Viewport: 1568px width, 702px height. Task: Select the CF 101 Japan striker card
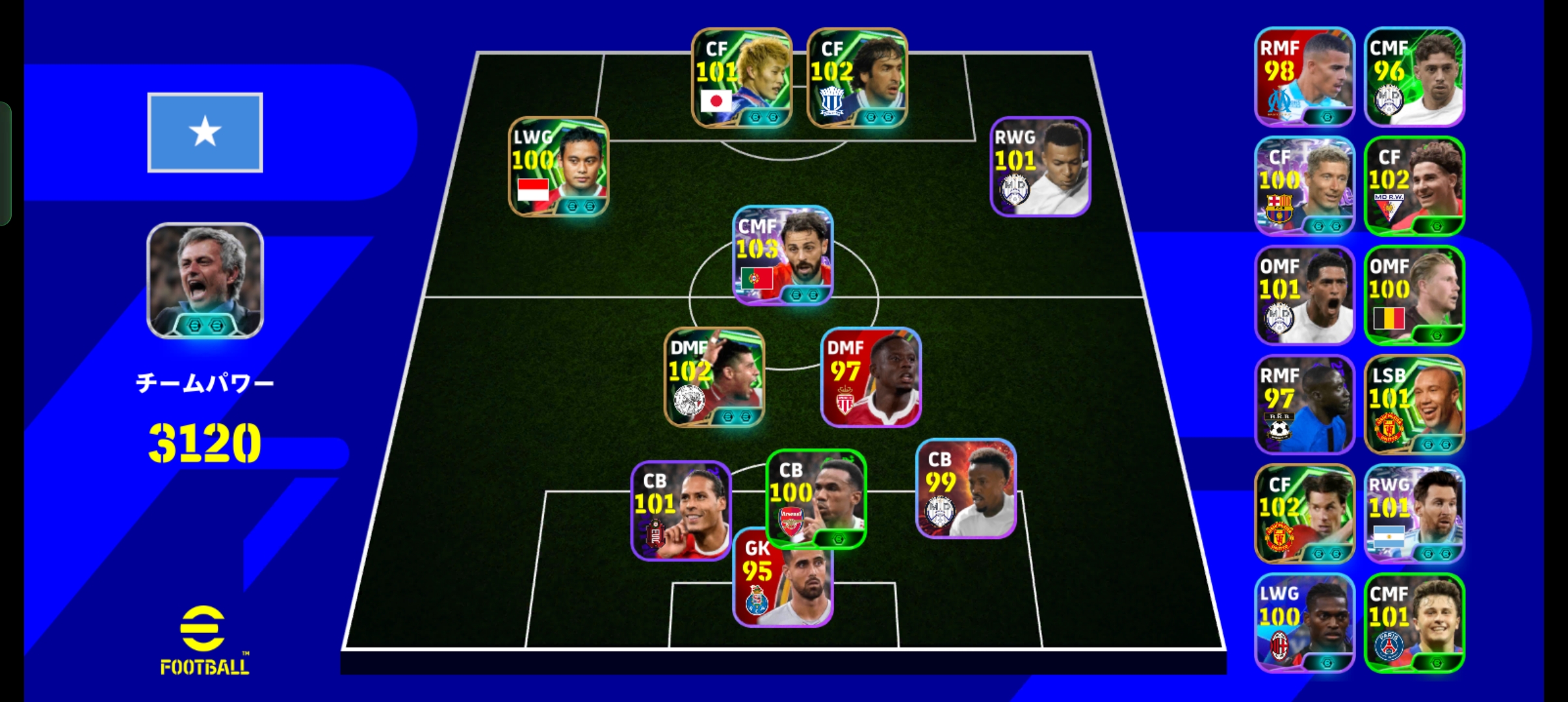[x=741, y=78]
